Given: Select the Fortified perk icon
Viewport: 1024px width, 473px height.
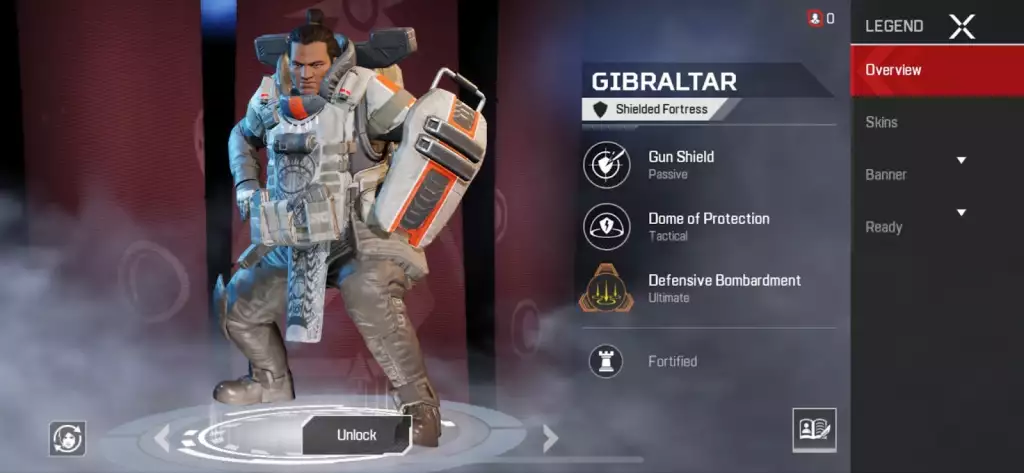Looking at the screenshot, I should [x=606, y=361].
